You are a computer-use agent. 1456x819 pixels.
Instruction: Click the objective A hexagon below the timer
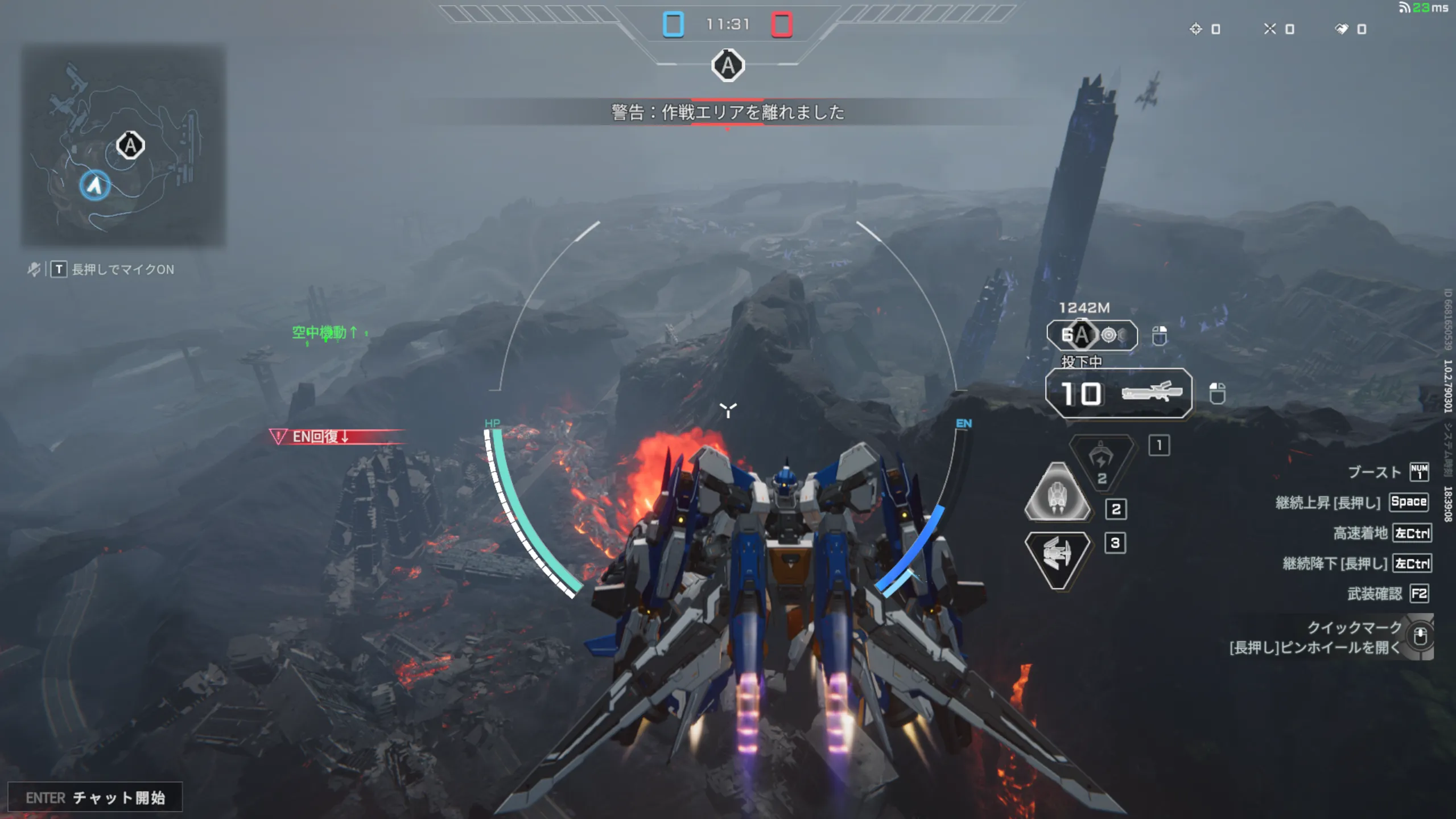click(x=728, y=66)
